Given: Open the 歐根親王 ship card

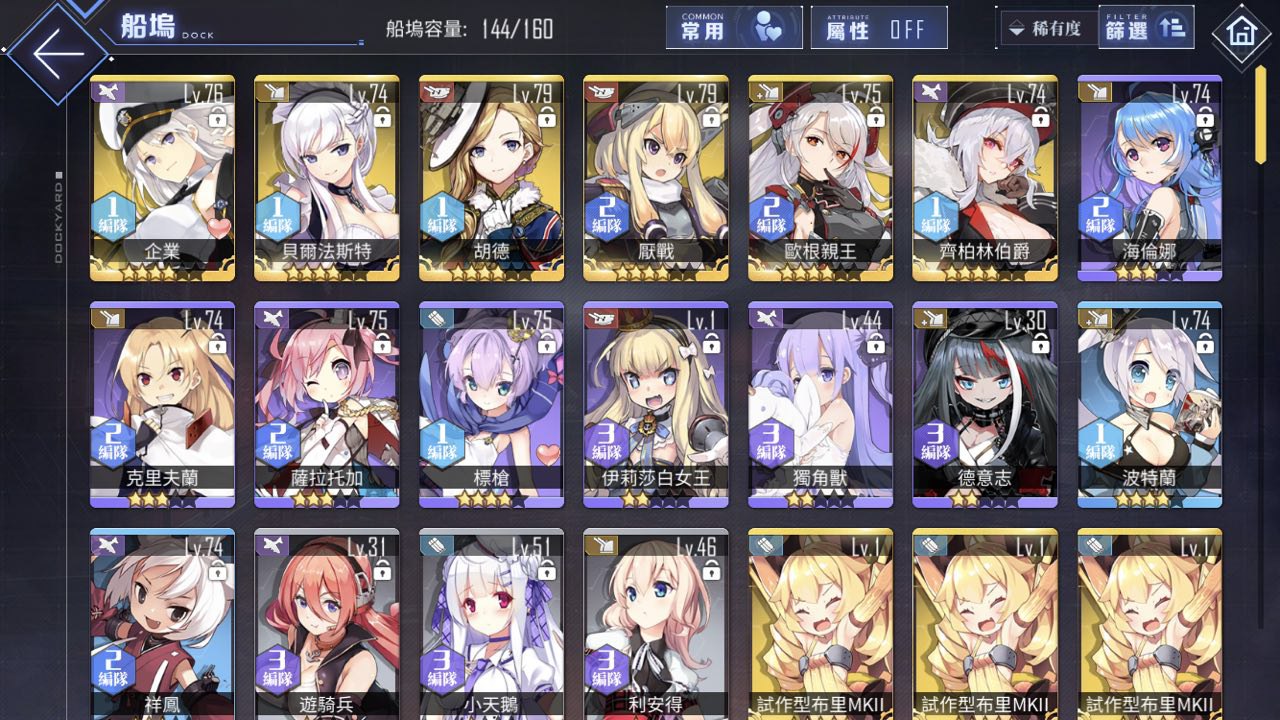Looking at the screenshot, I should point(820,177).
